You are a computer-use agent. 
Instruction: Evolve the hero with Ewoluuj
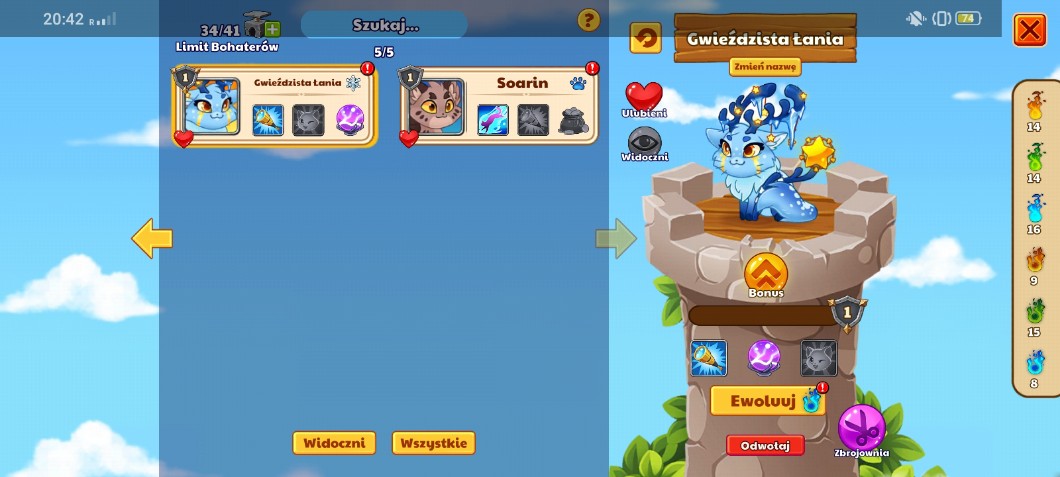pos(763,401)
